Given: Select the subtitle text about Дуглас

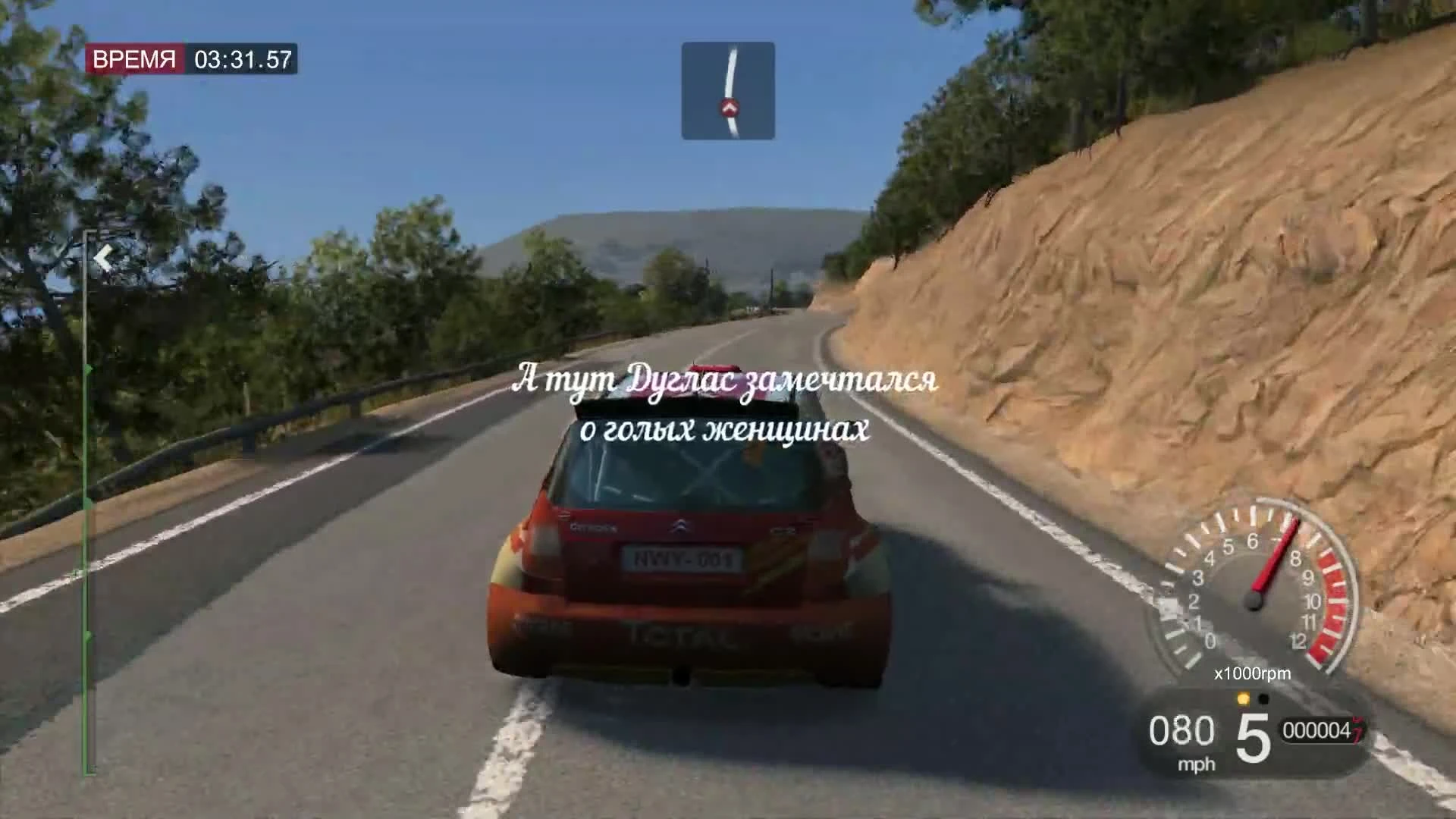Looking at the screenshot, I should pyautogui.click(x=726, y=406).
